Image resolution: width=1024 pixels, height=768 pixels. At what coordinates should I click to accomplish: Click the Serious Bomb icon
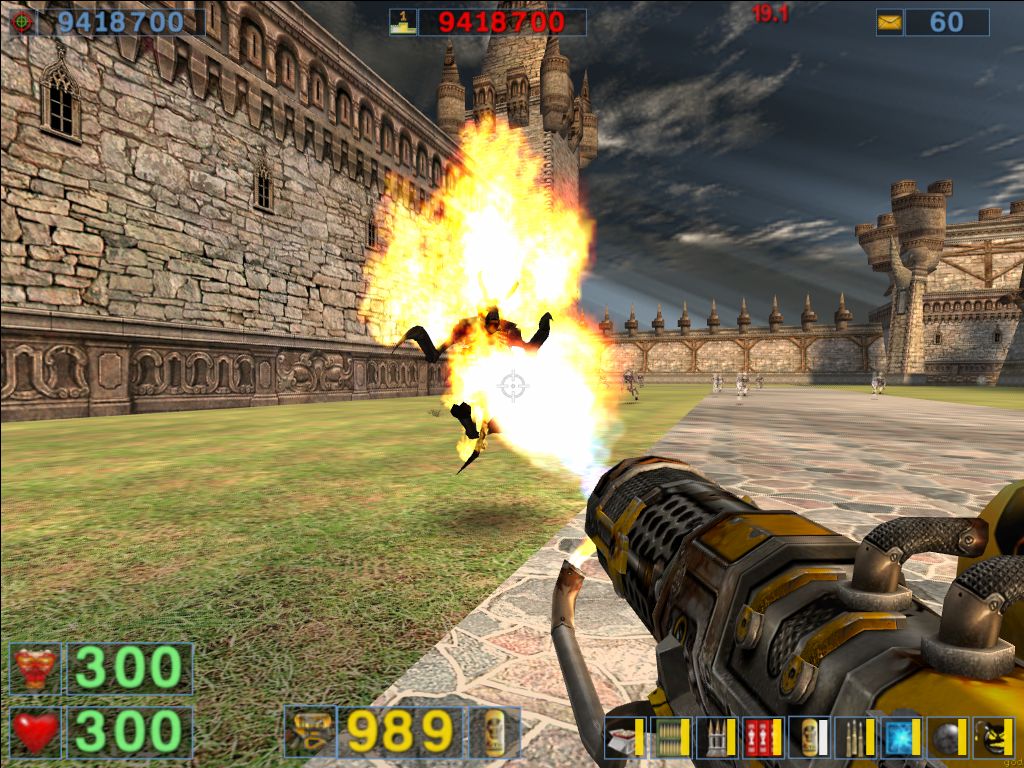pyautogui.click(x=993, y=737)
